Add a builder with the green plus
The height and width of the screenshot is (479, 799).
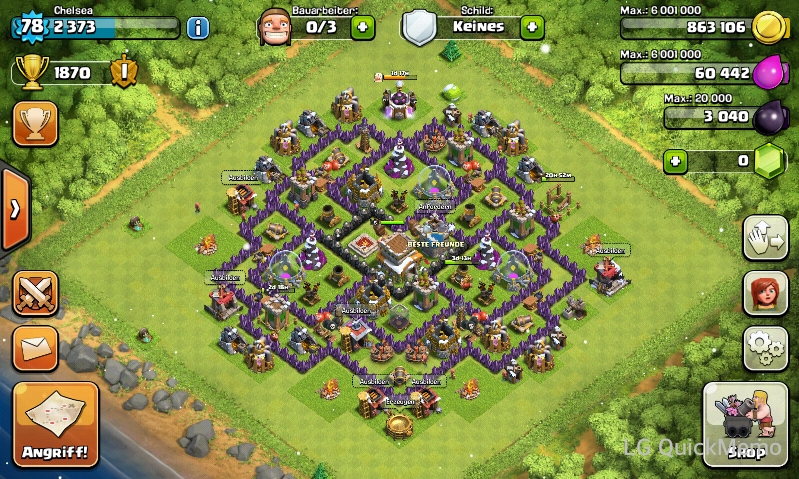coord(363,26)
